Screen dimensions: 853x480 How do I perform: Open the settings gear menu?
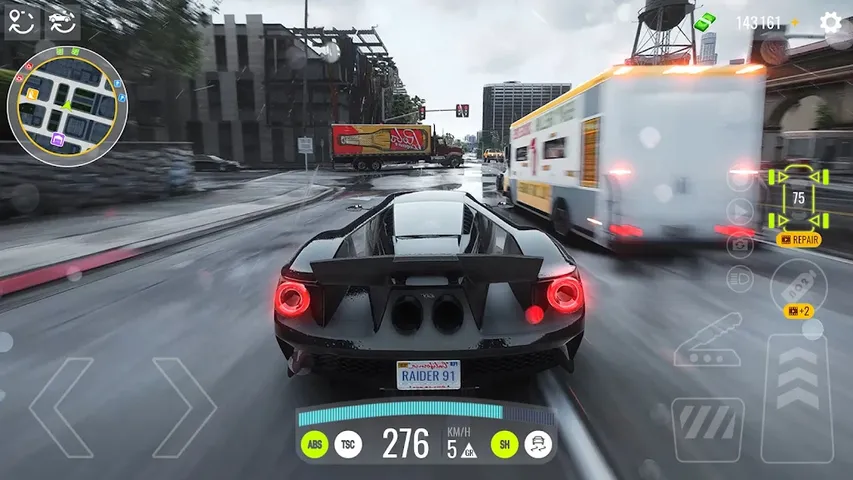click(830, 22)
